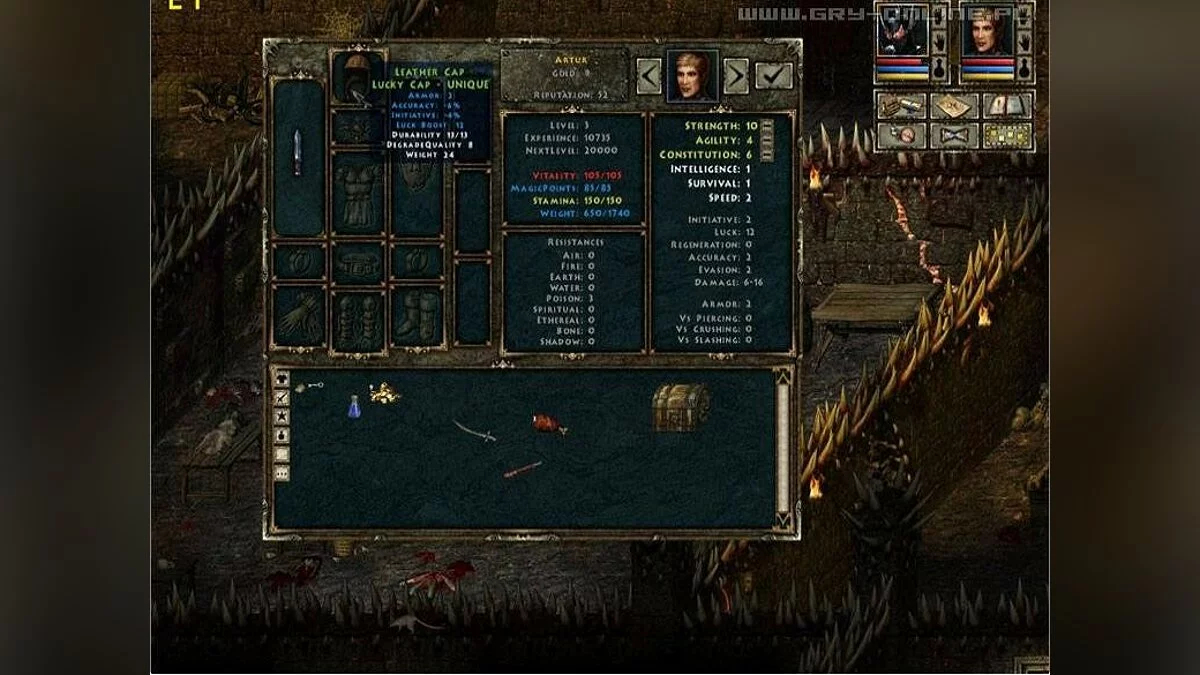
Task: Select the curved sabre in inventory
Action: click(x=474, y=430)
